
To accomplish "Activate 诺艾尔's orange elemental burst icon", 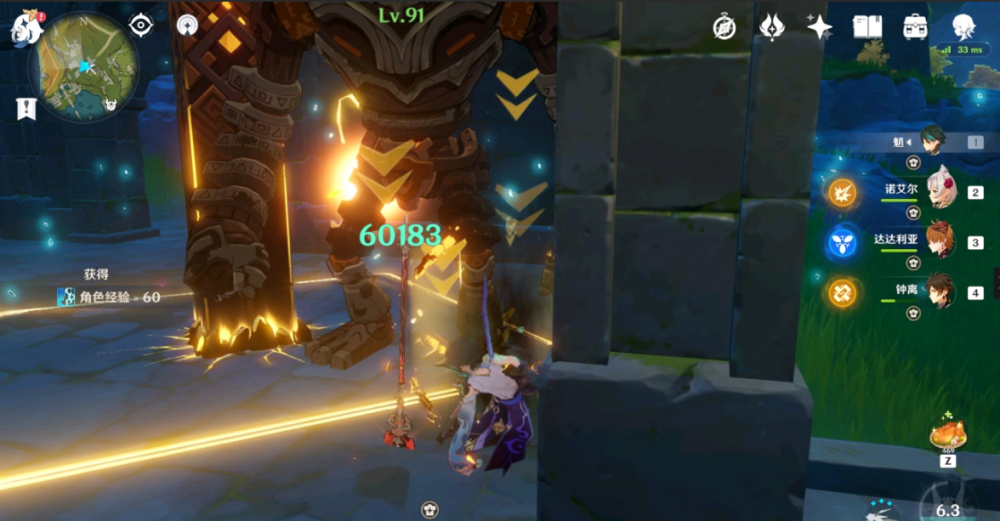I will pyautogui.click(x=840, y=191).
